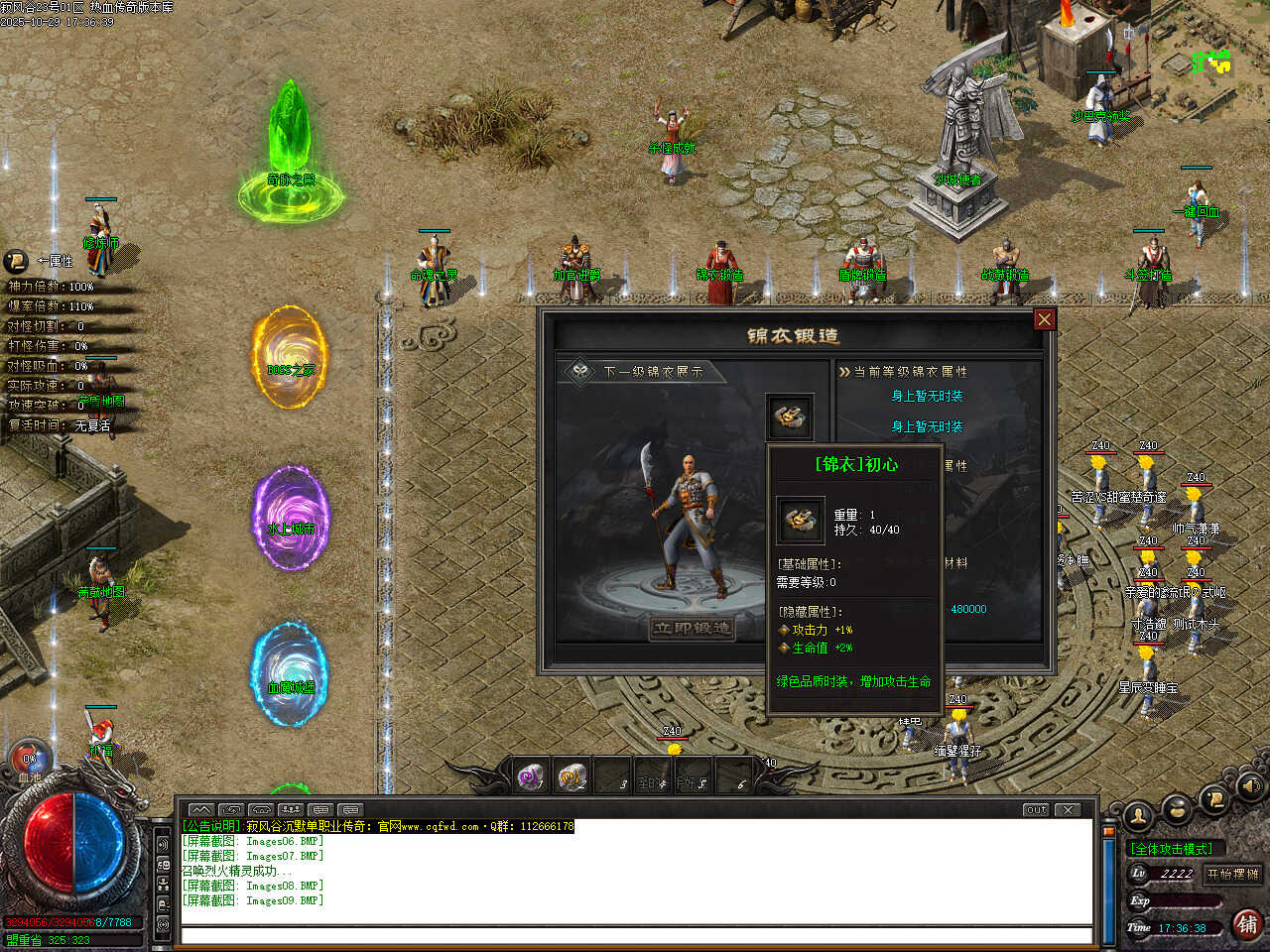Image resolution: width=1270 pixels, height=952 pixels.
Task: Click the first chat channel tab button
Action: [x=200, y=809]
